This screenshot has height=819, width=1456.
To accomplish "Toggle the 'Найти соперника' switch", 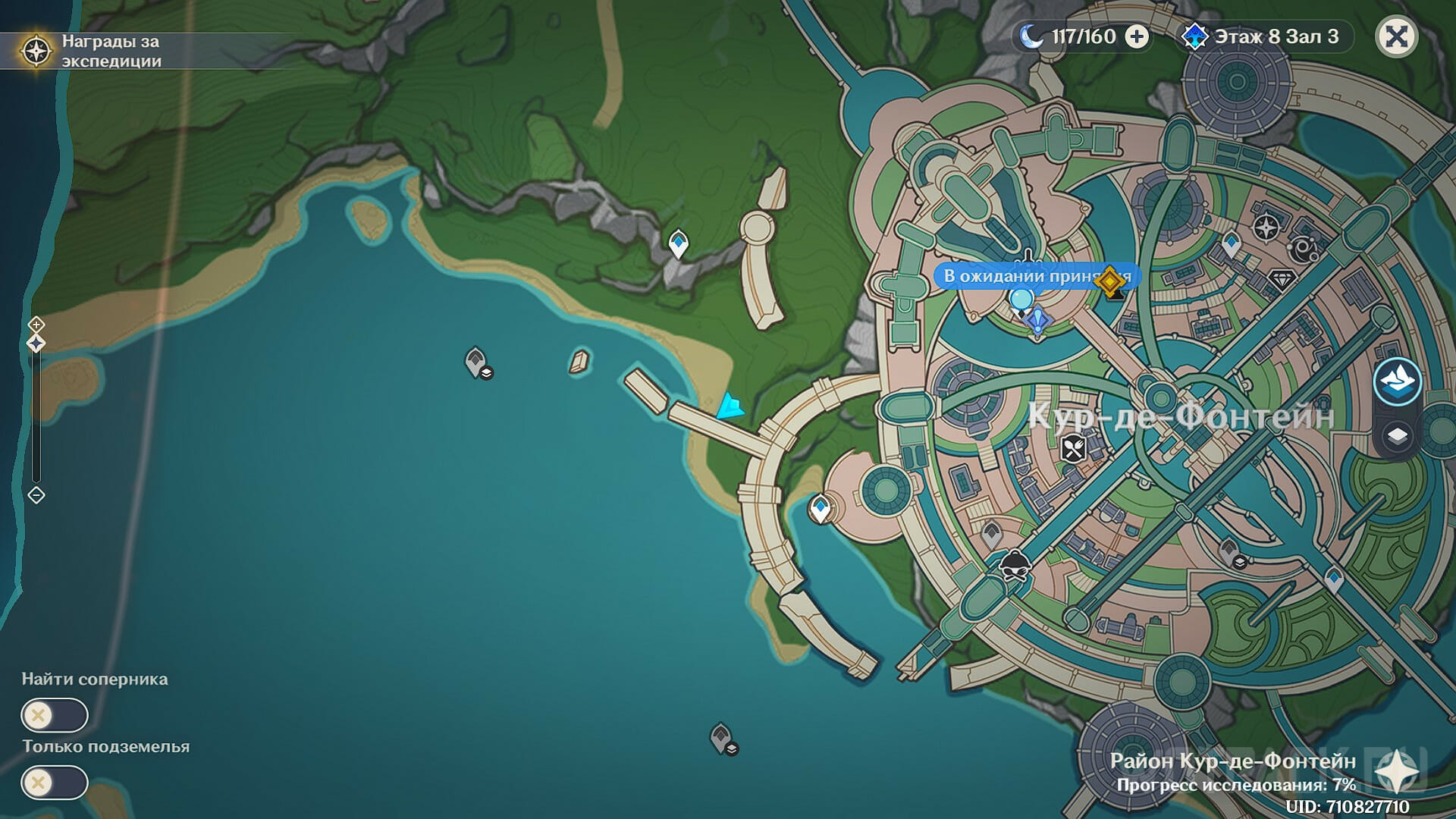I will click(x=55, y=715).
